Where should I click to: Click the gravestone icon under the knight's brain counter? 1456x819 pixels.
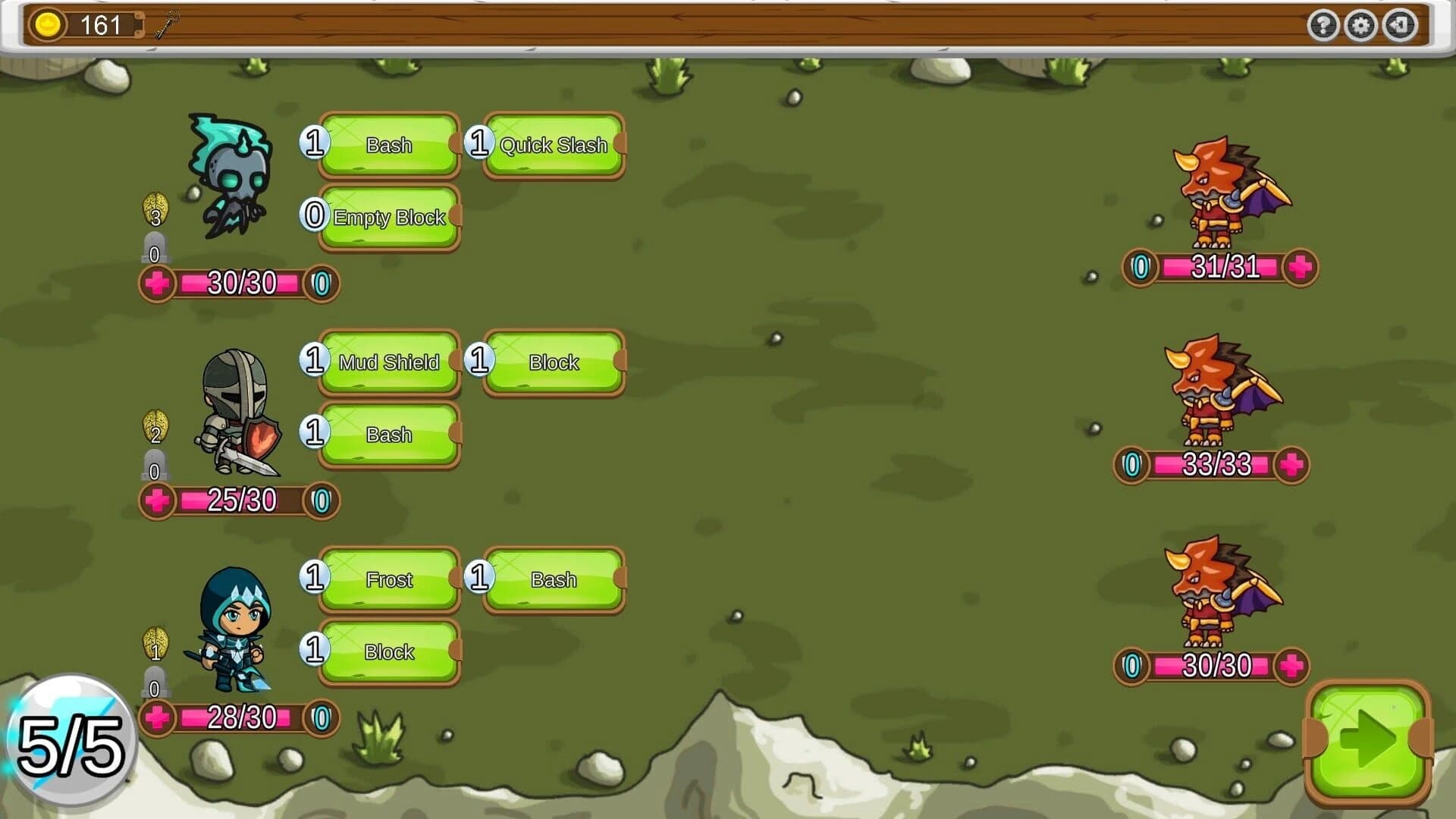[154, 463]
